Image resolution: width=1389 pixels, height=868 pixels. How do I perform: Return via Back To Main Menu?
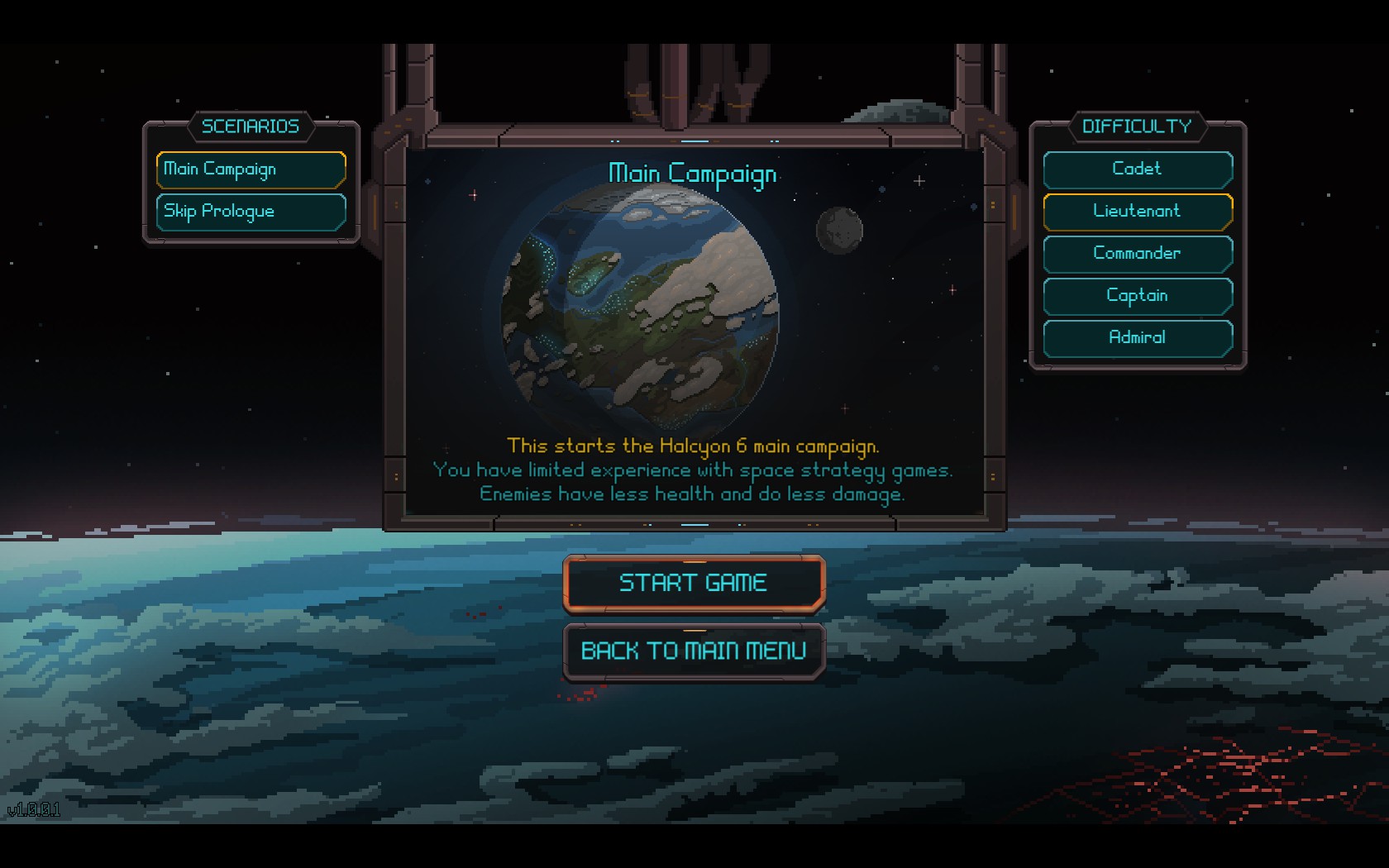(694, 651)
